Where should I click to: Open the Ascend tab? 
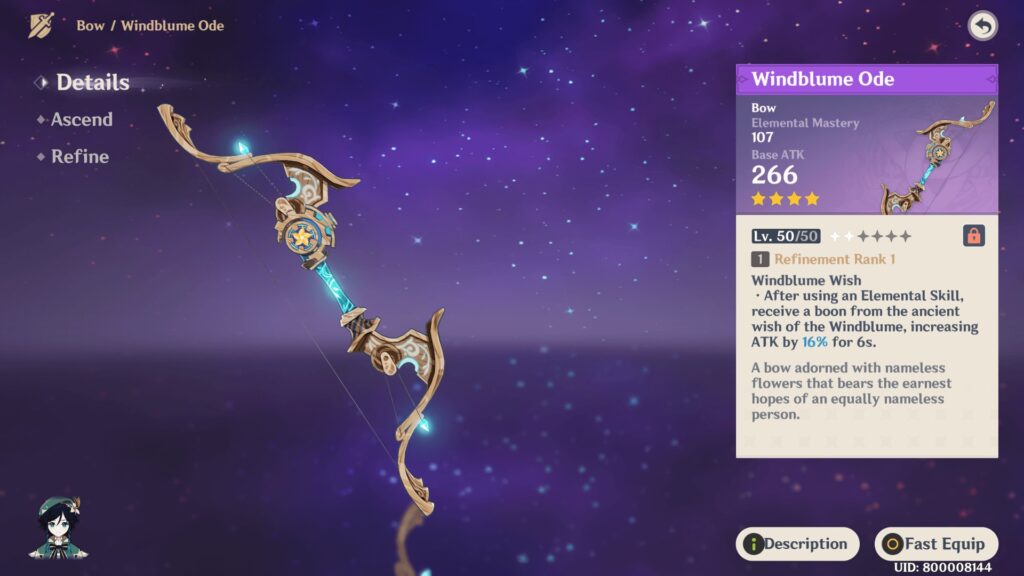[x=81, y=120]
